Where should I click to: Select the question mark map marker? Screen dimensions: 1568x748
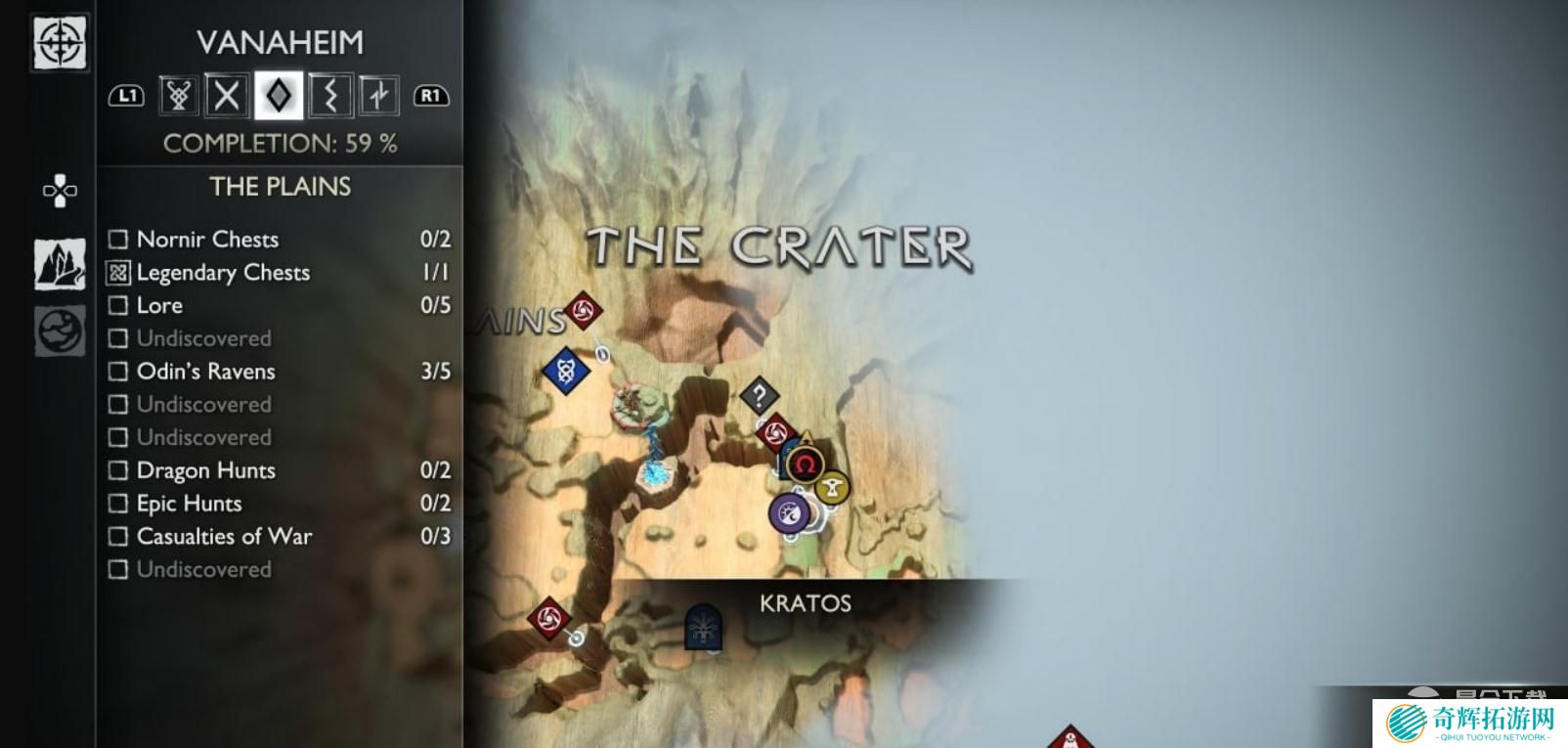tap(759, 397)
